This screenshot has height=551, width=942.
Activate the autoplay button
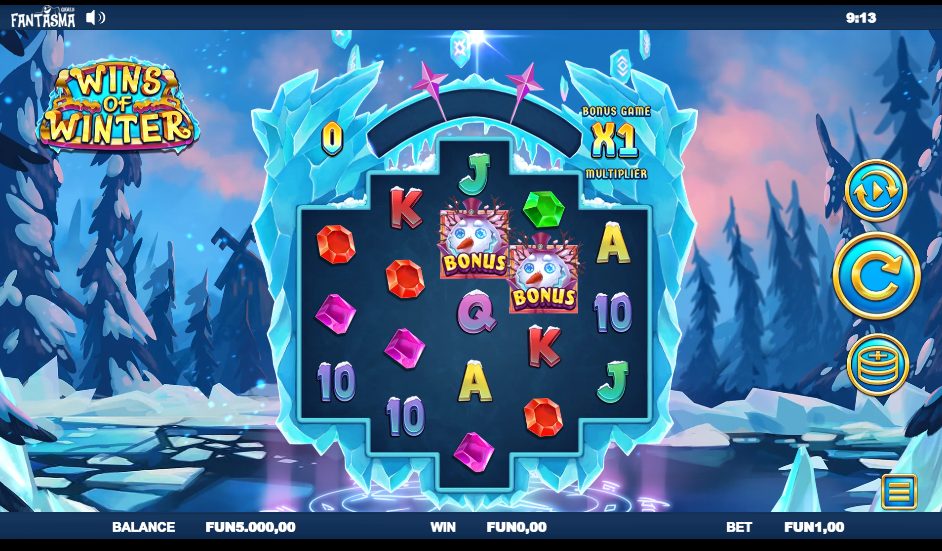point(876,190)
